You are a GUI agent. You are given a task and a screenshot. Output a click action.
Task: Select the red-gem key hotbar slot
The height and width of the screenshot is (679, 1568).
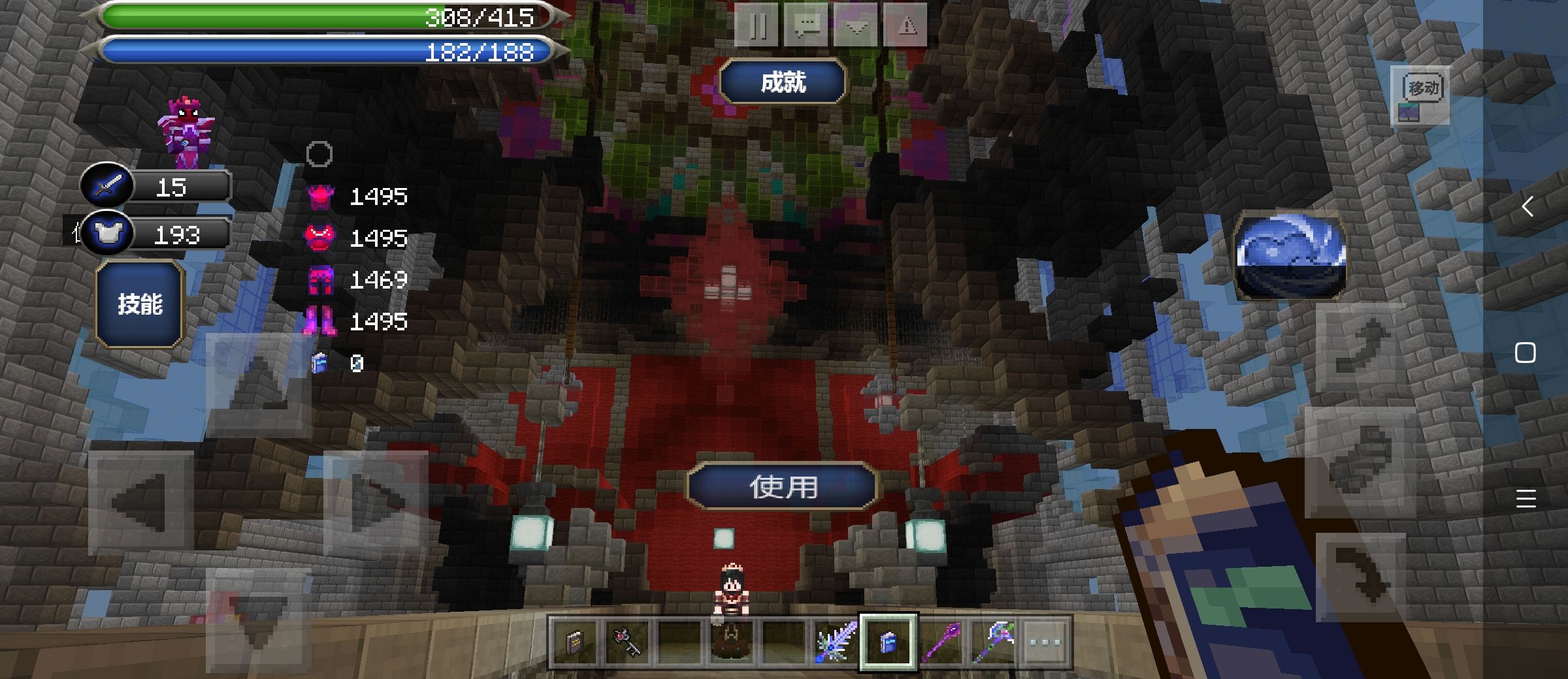click(x=627, y=642)
